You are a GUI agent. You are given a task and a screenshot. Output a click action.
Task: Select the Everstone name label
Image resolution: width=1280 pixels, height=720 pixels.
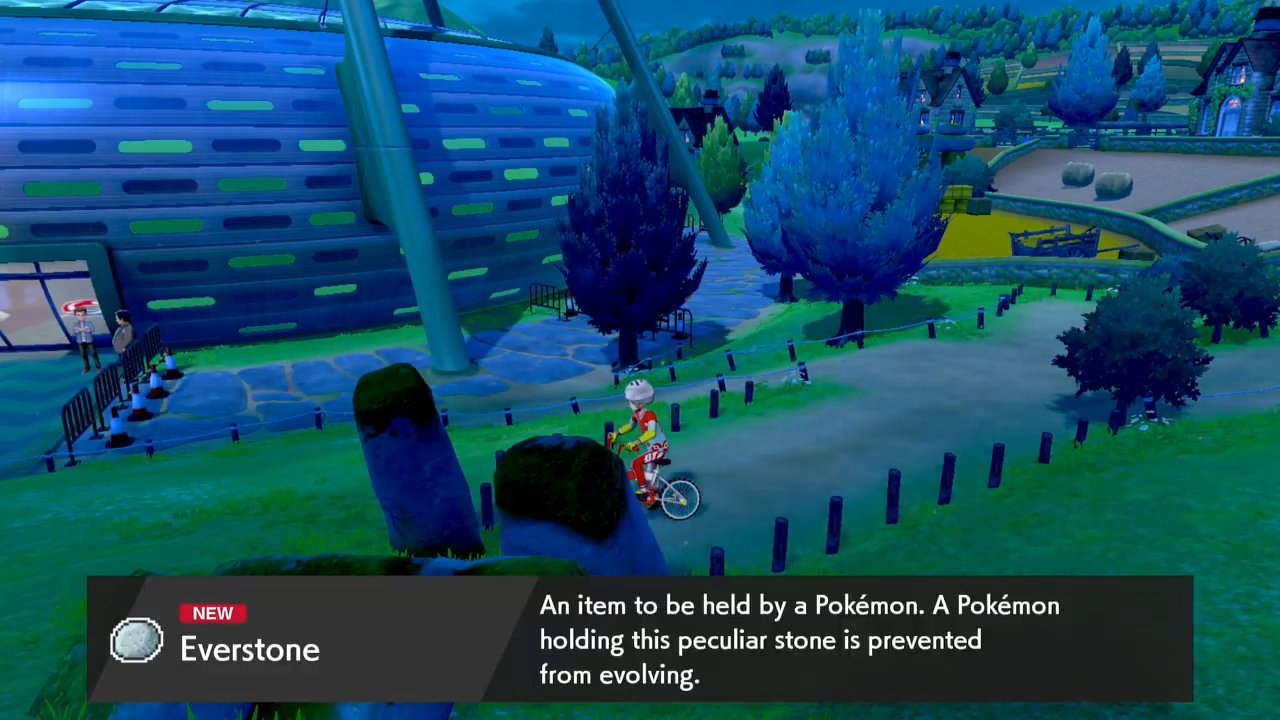point(249,649)
